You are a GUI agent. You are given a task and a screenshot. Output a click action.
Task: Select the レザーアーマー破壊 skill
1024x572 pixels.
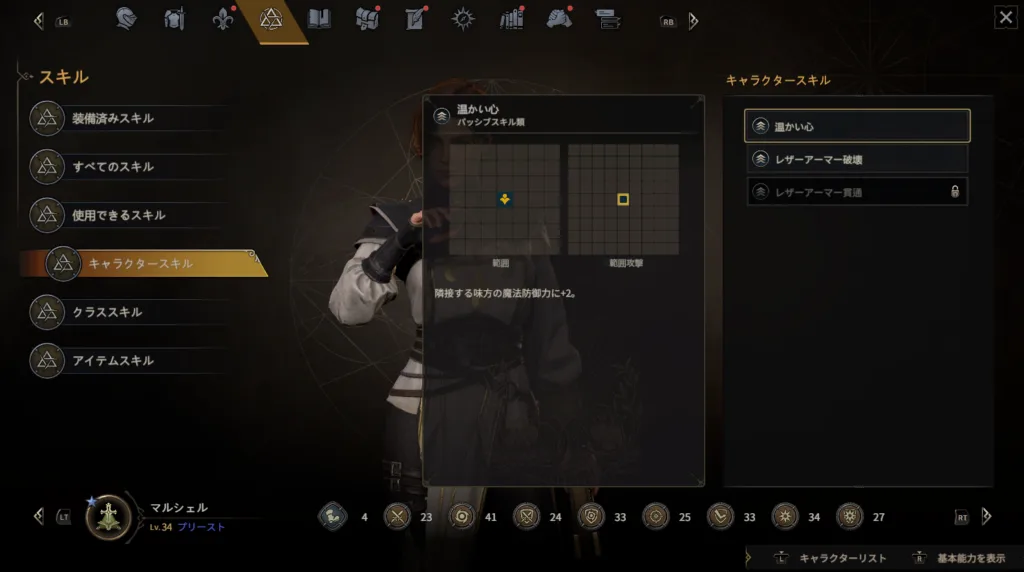[857, 159]
